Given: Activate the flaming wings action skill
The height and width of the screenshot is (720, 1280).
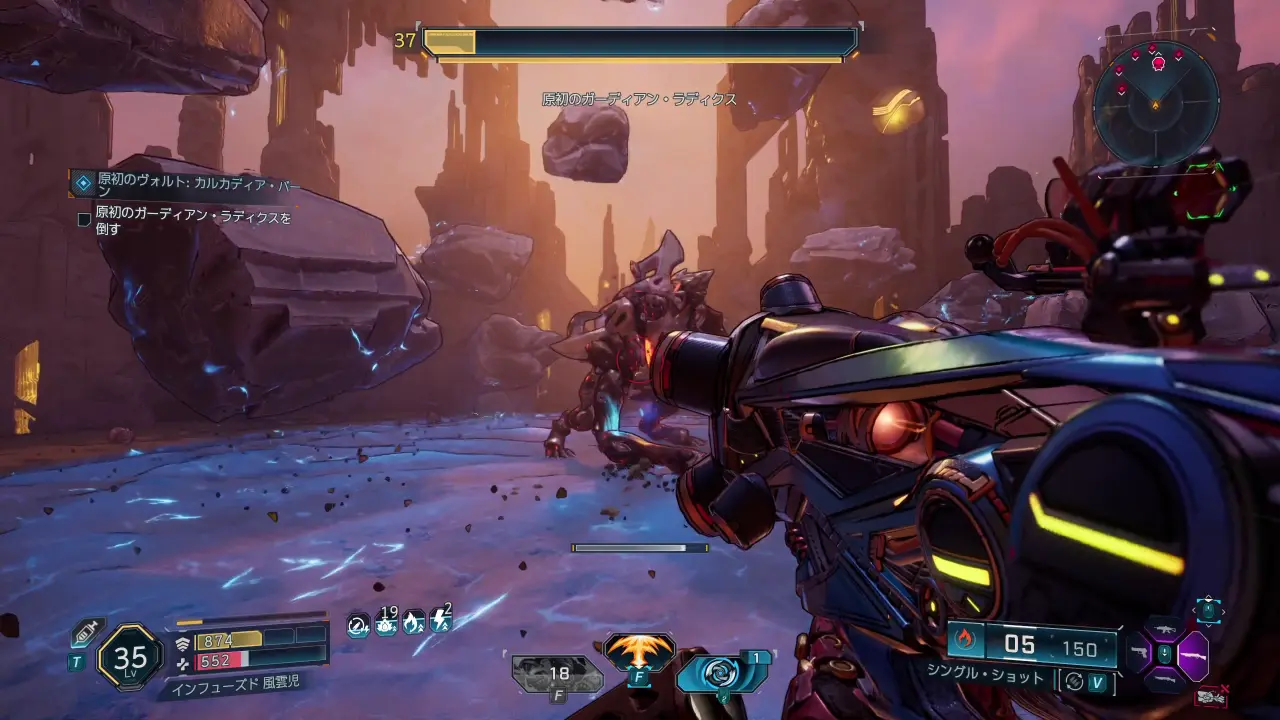Looking at the screenshot, I should (640, 653).
